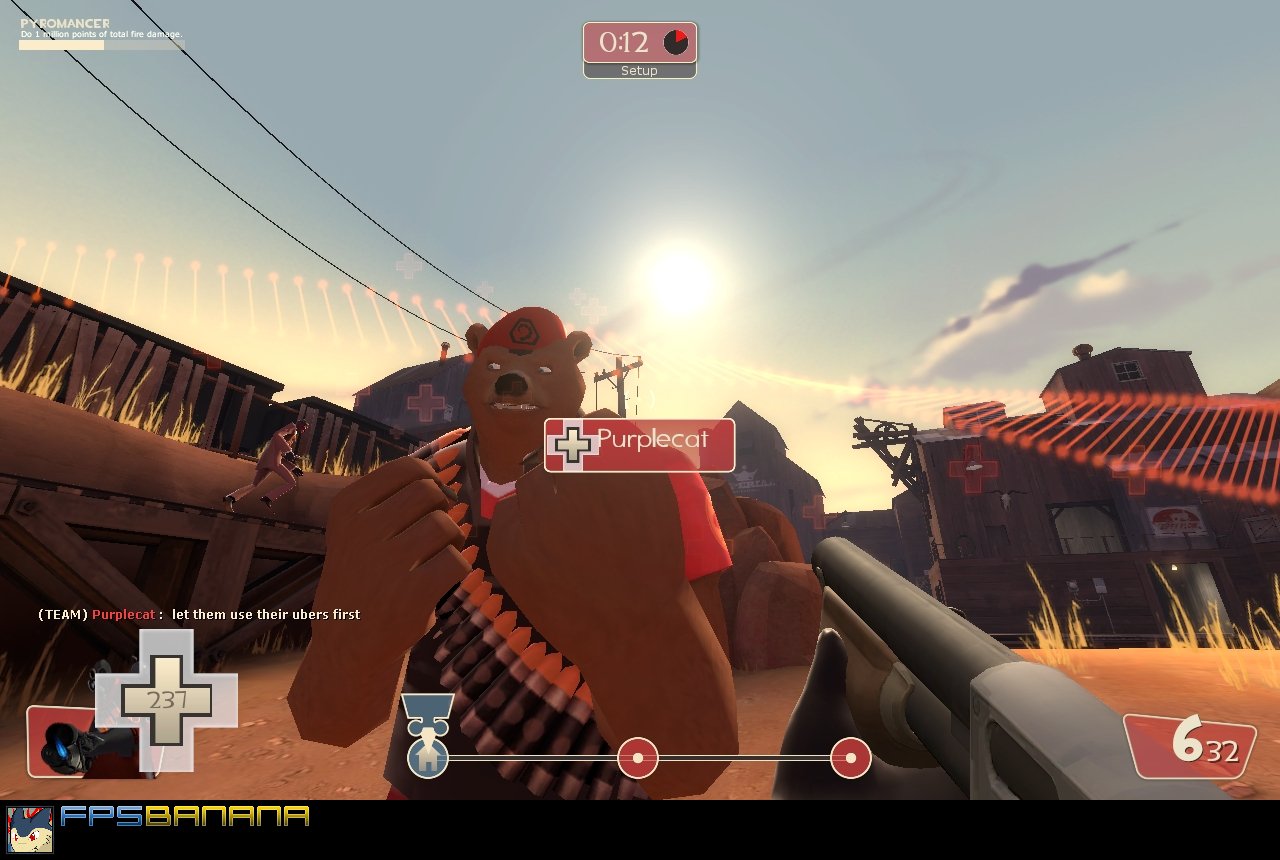Click the Setup label under the timer
This screenshot has height=860, width=1280.
[x=638, y=70]
